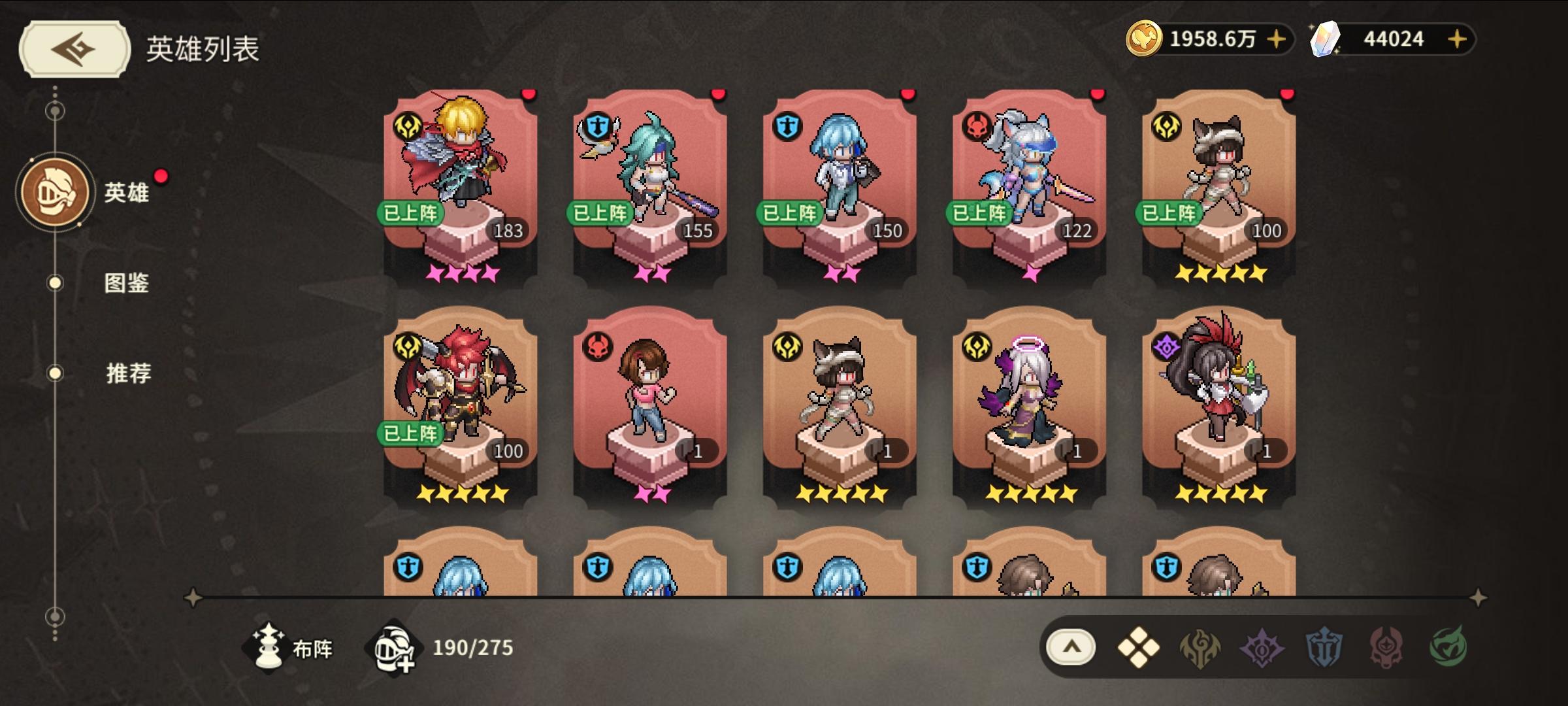Click plus beside the crystal count 44024
Image resolution: width=1568 pixels, height=706 pixels.
click(1455, 39)
